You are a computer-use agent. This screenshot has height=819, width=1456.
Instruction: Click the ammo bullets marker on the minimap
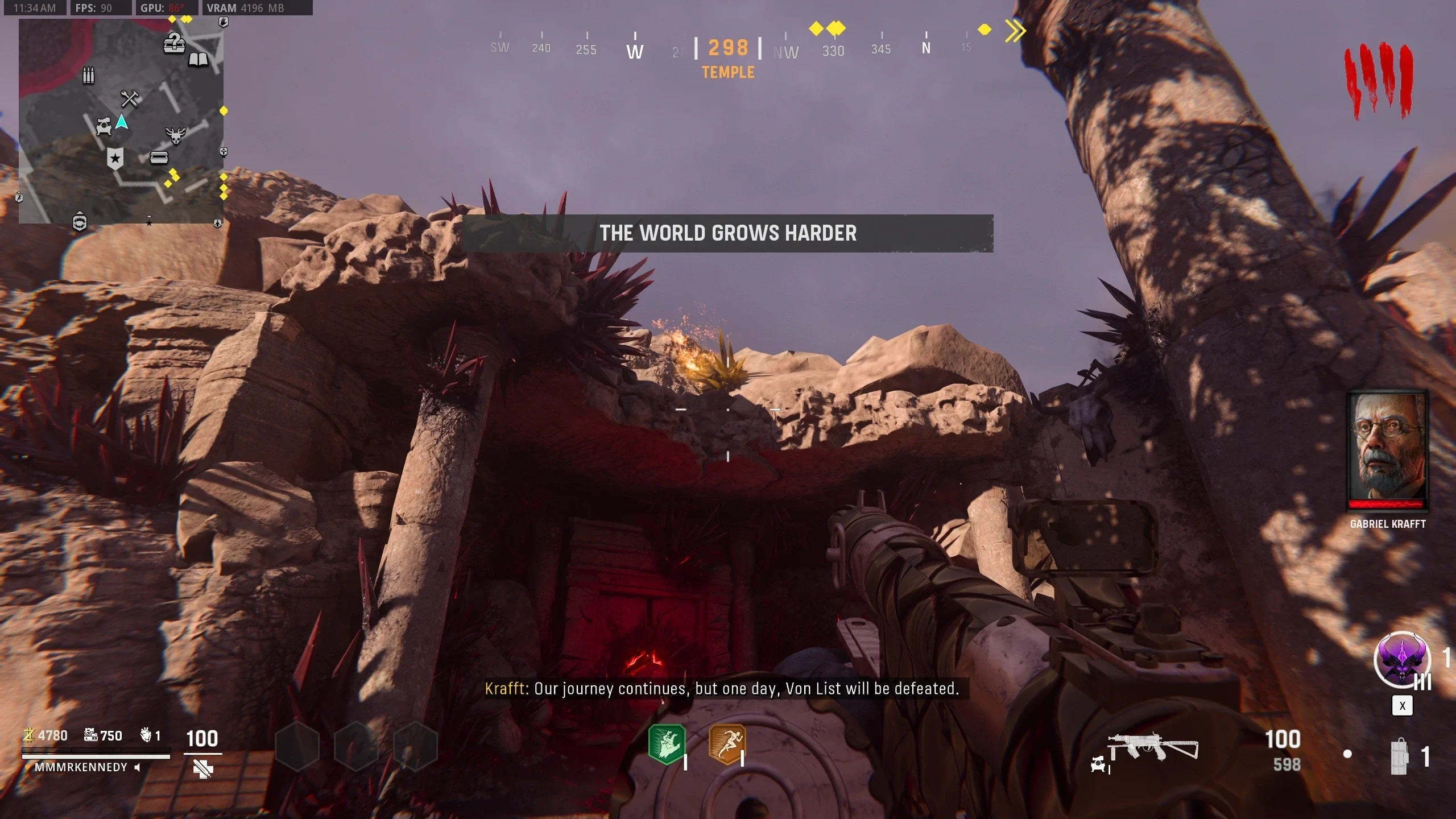[88, 75]
